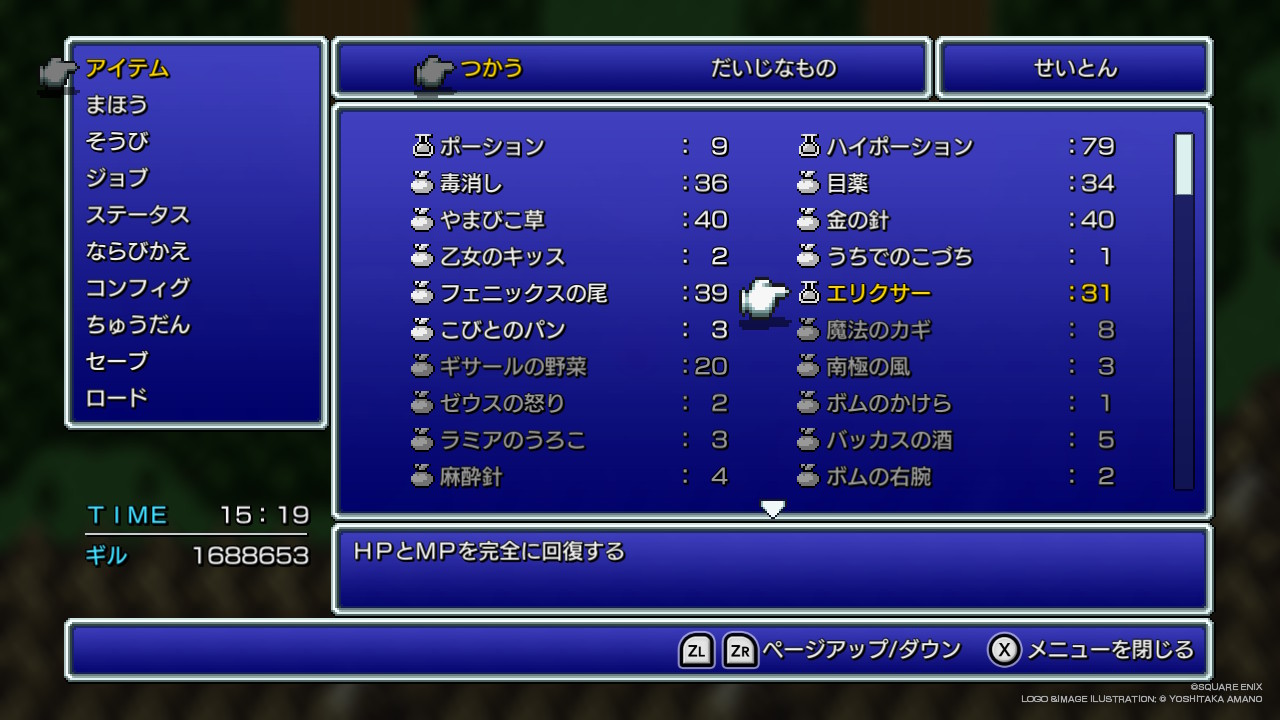1280x720 pixels.
Task: Open the セーブ (Save) menu
Action: pyautogui.click(x=117, y=361)
